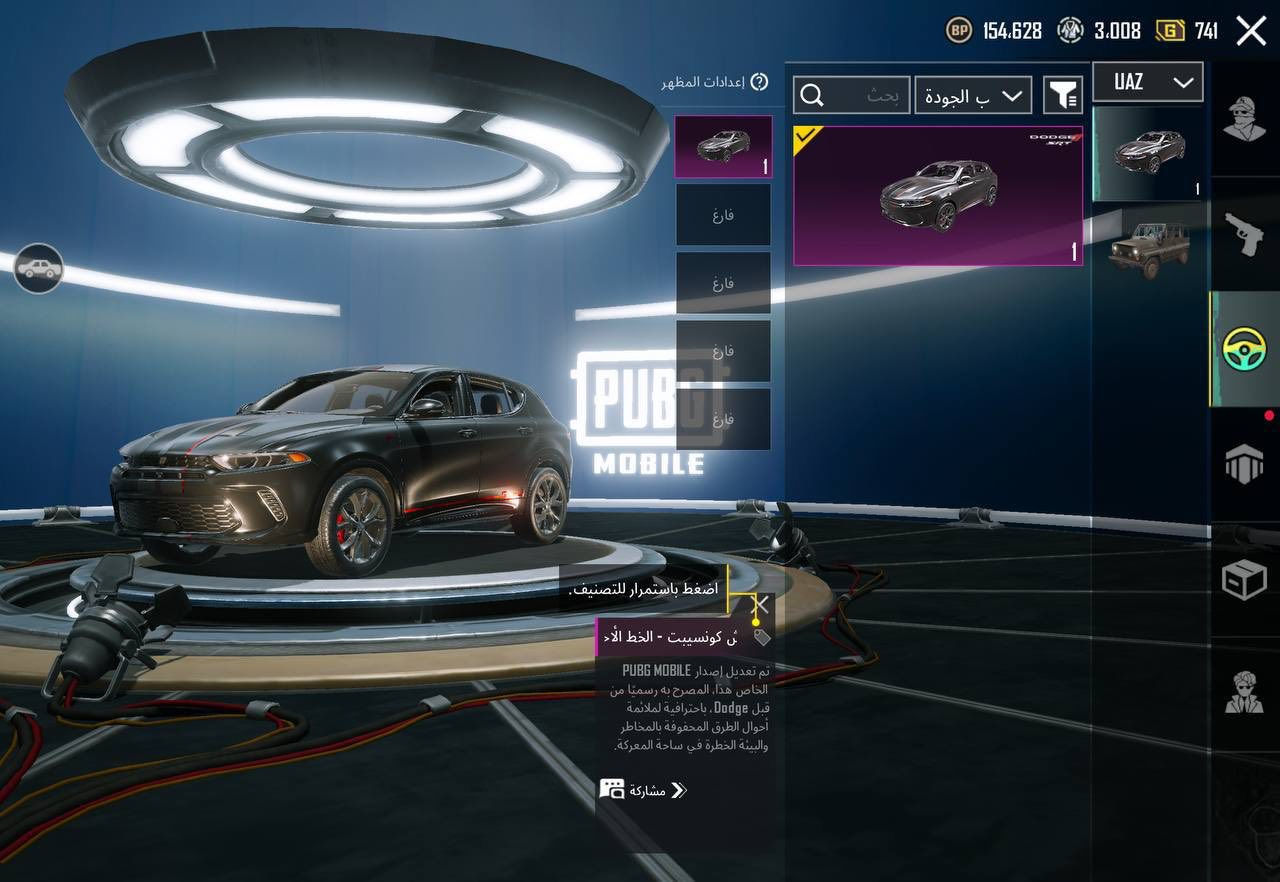Open the UAZ vehicle type dropdown
Viewport: 1280px width, 882px height.
(x=1147, y=82)
